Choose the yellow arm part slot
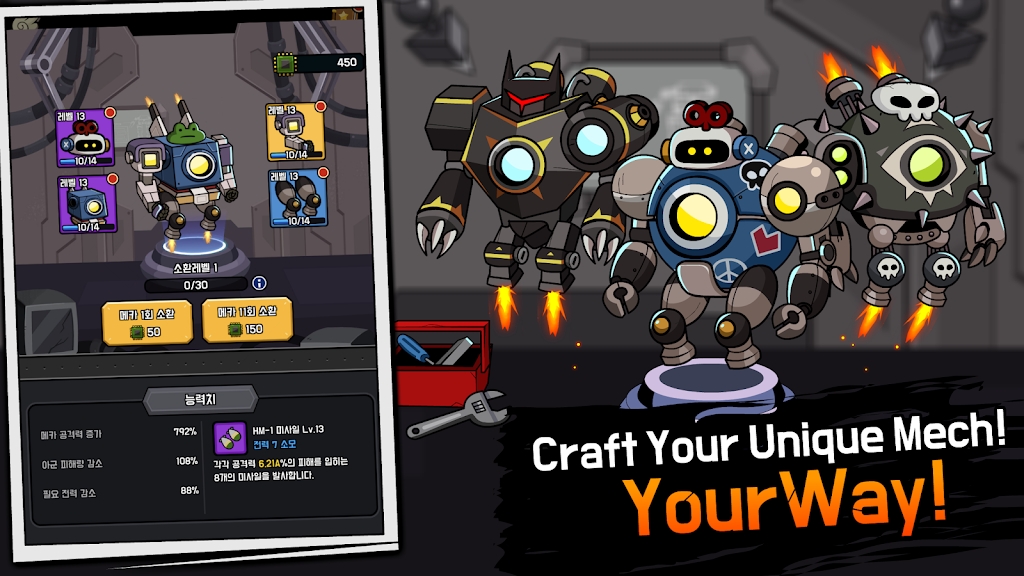The height and width of the screenshot is (576, 1024). (x=295, y=131)
